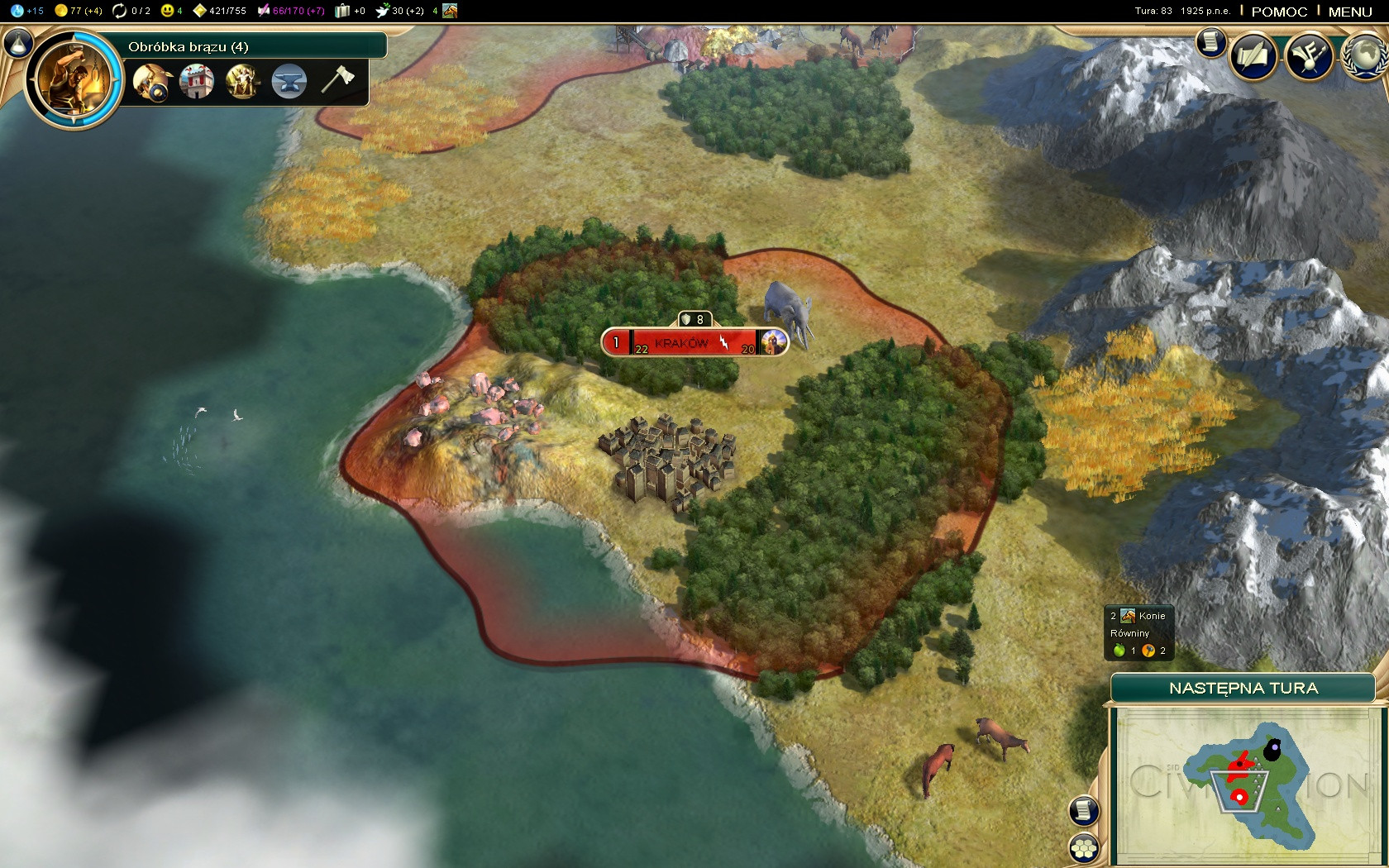Select the golden statue wonder icon

tap(242, 82)
